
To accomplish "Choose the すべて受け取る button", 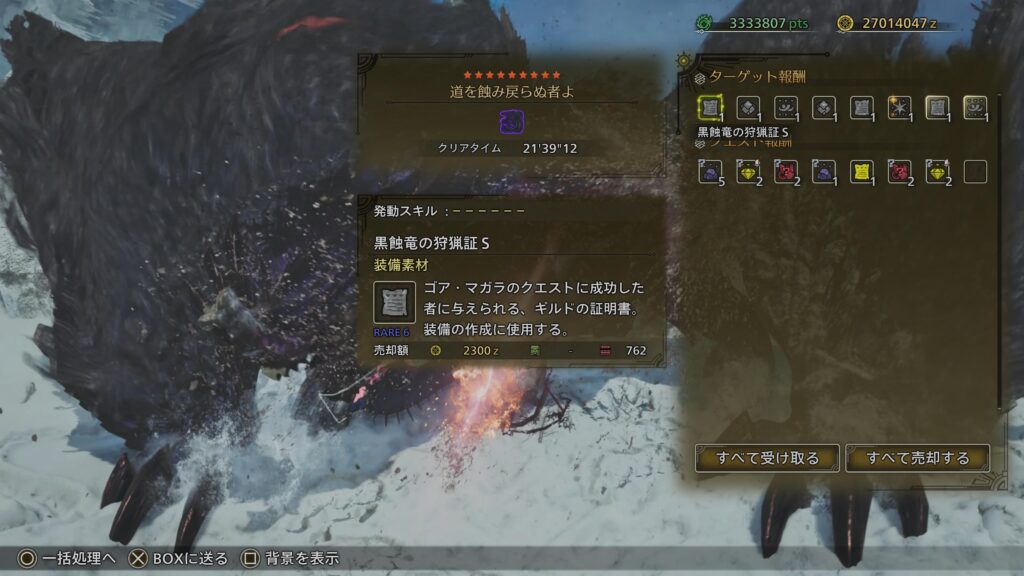I will click(x=767, y=458).
